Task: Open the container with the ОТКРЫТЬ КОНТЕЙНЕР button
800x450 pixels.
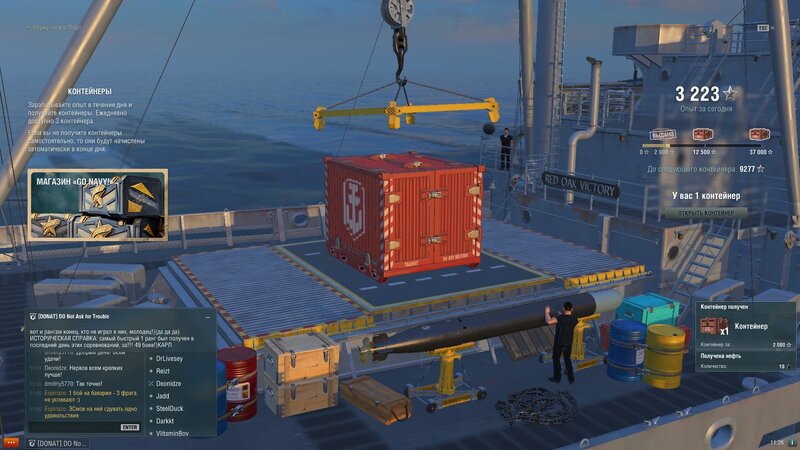Action: (x=709, y=211)
